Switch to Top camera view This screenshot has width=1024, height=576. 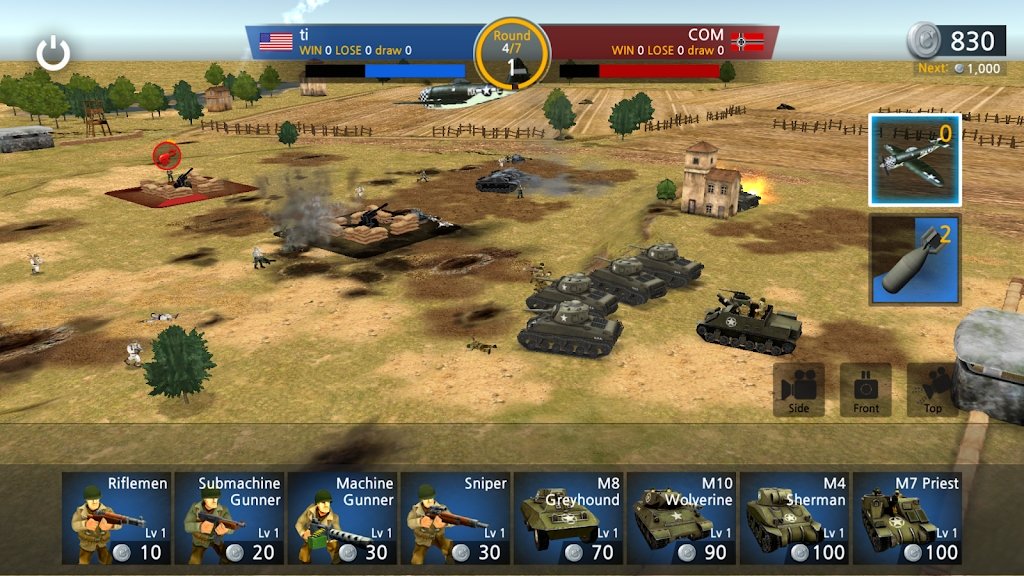tap(932, 389)
